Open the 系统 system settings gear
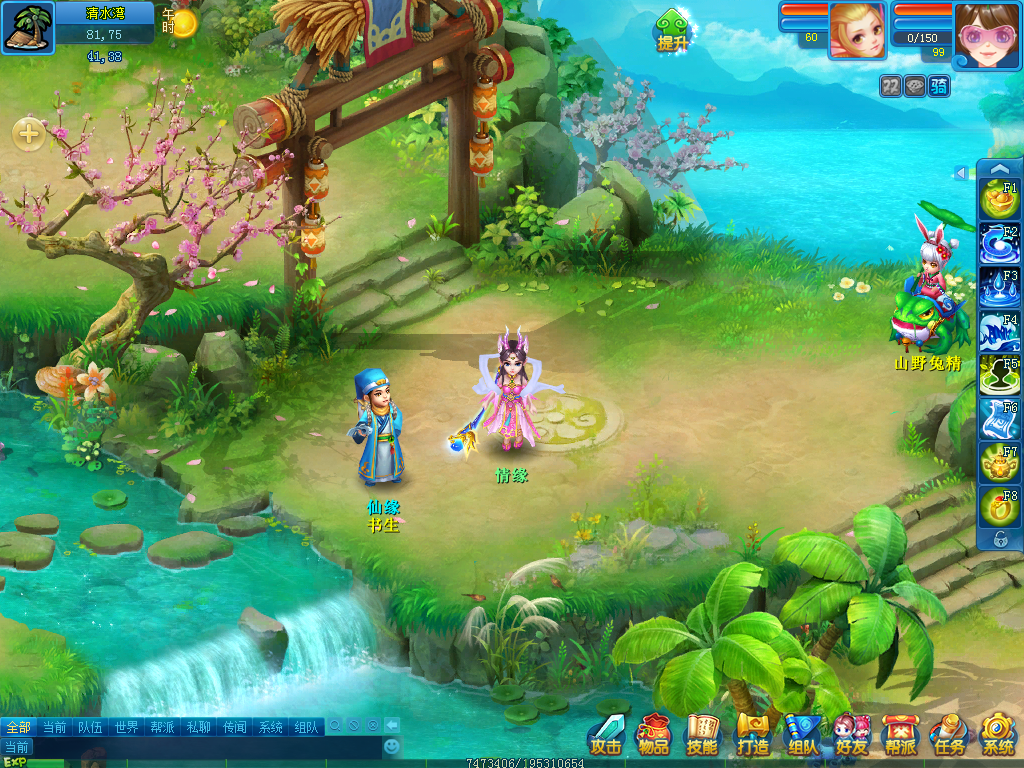 (x=998, y=735)
